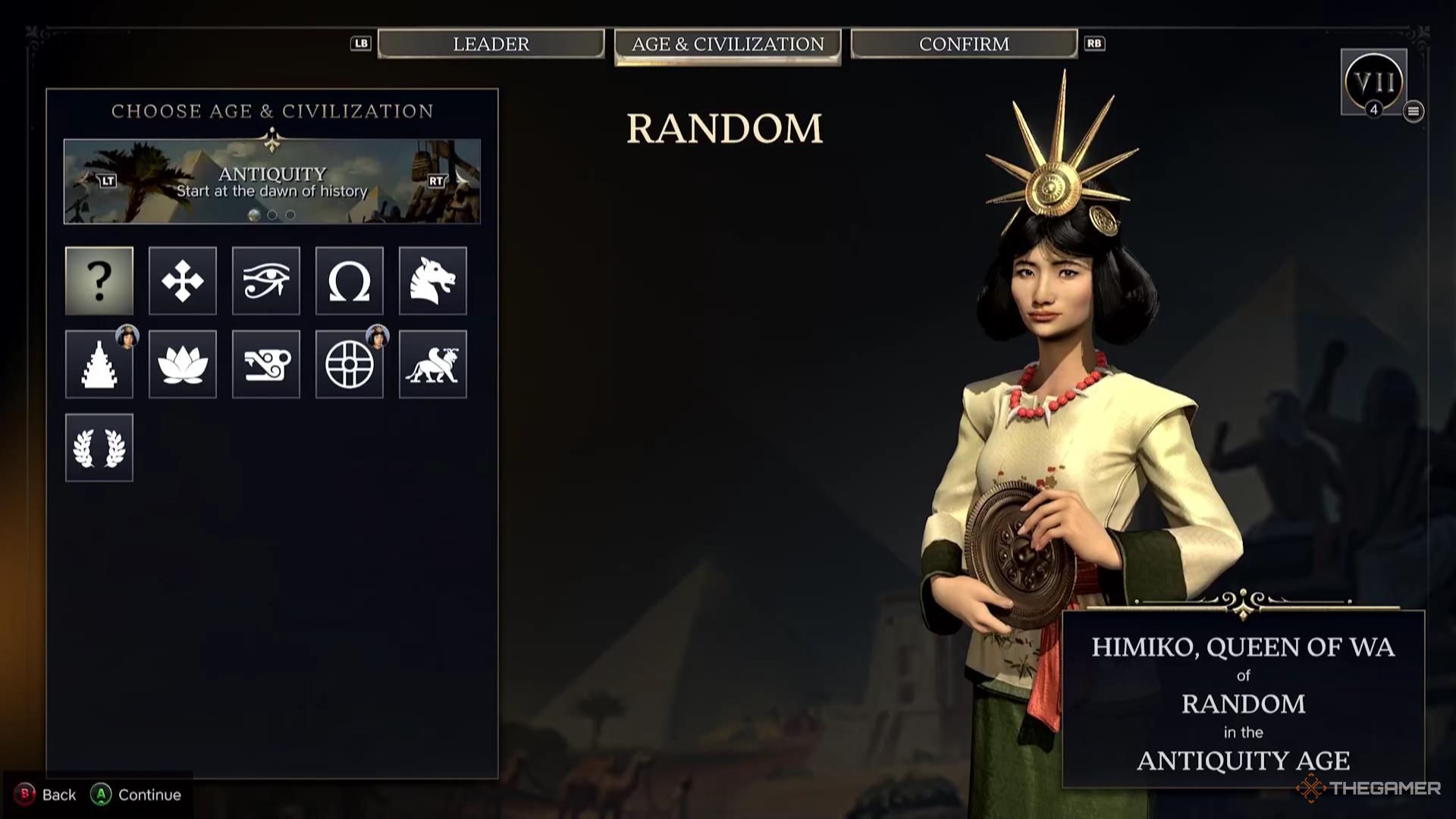Switch to the Leader tab
Screen dimensions: 1456x819
(x=491, y=44)
